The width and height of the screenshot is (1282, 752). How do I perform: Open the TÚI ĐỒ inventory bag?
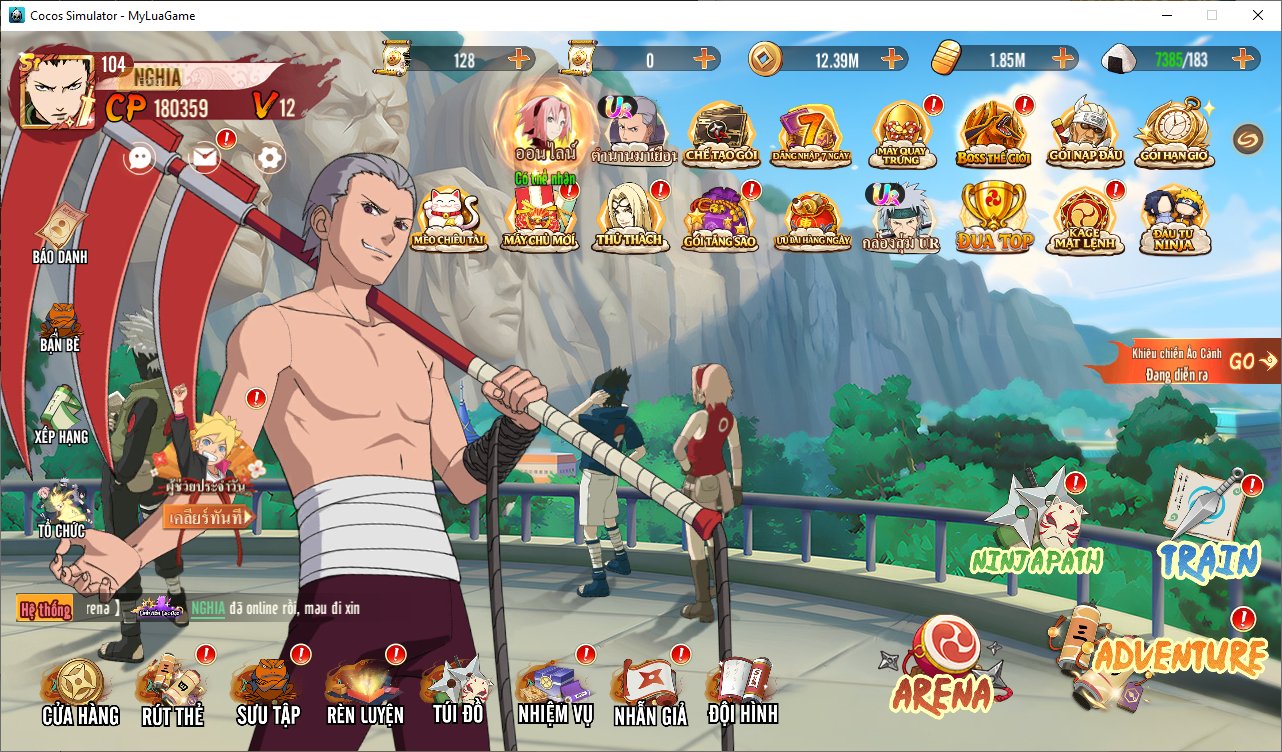coord(458,688)
